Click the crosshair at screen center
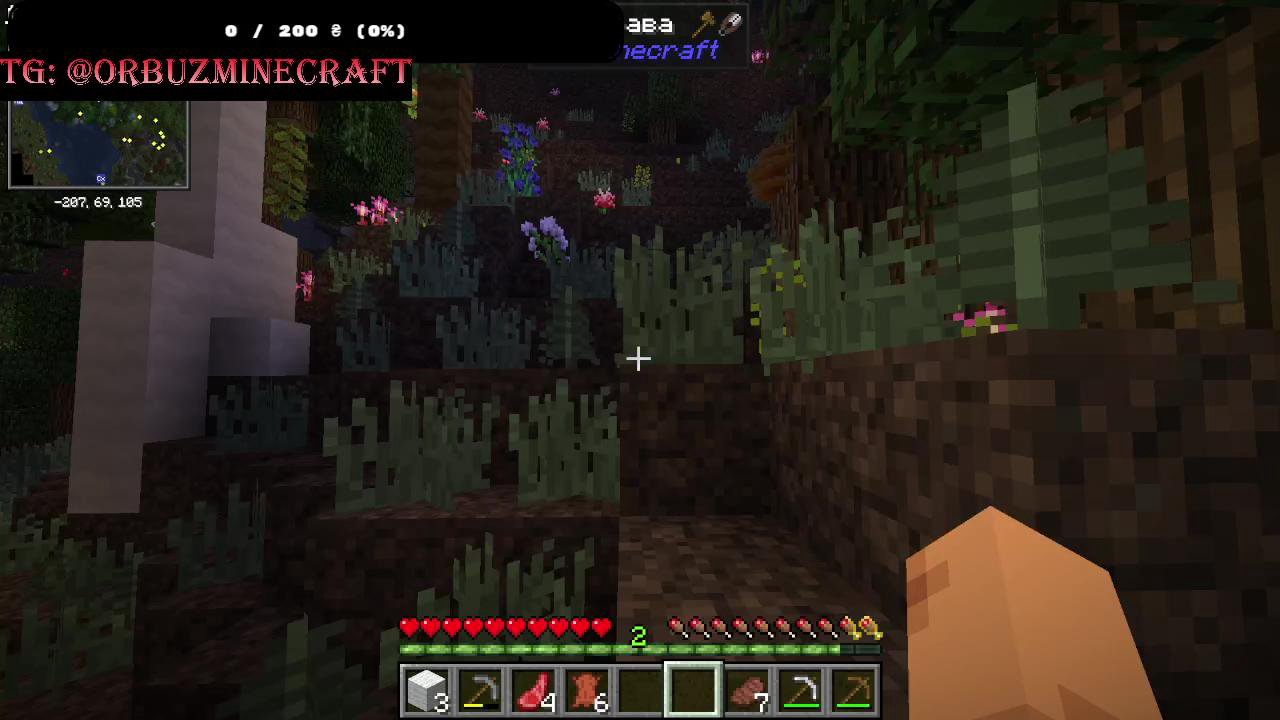This screenshot has height=720, width=1280. [640, 358]
